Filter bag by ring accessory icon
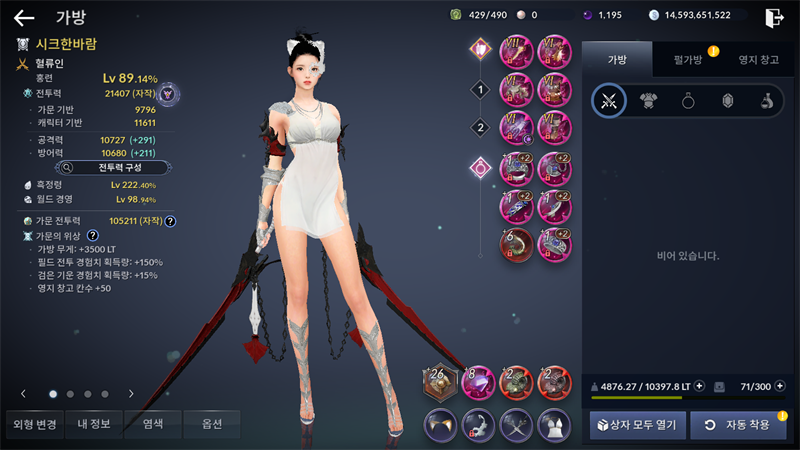The width and height of the screenshot is (800, 450). 687,101
